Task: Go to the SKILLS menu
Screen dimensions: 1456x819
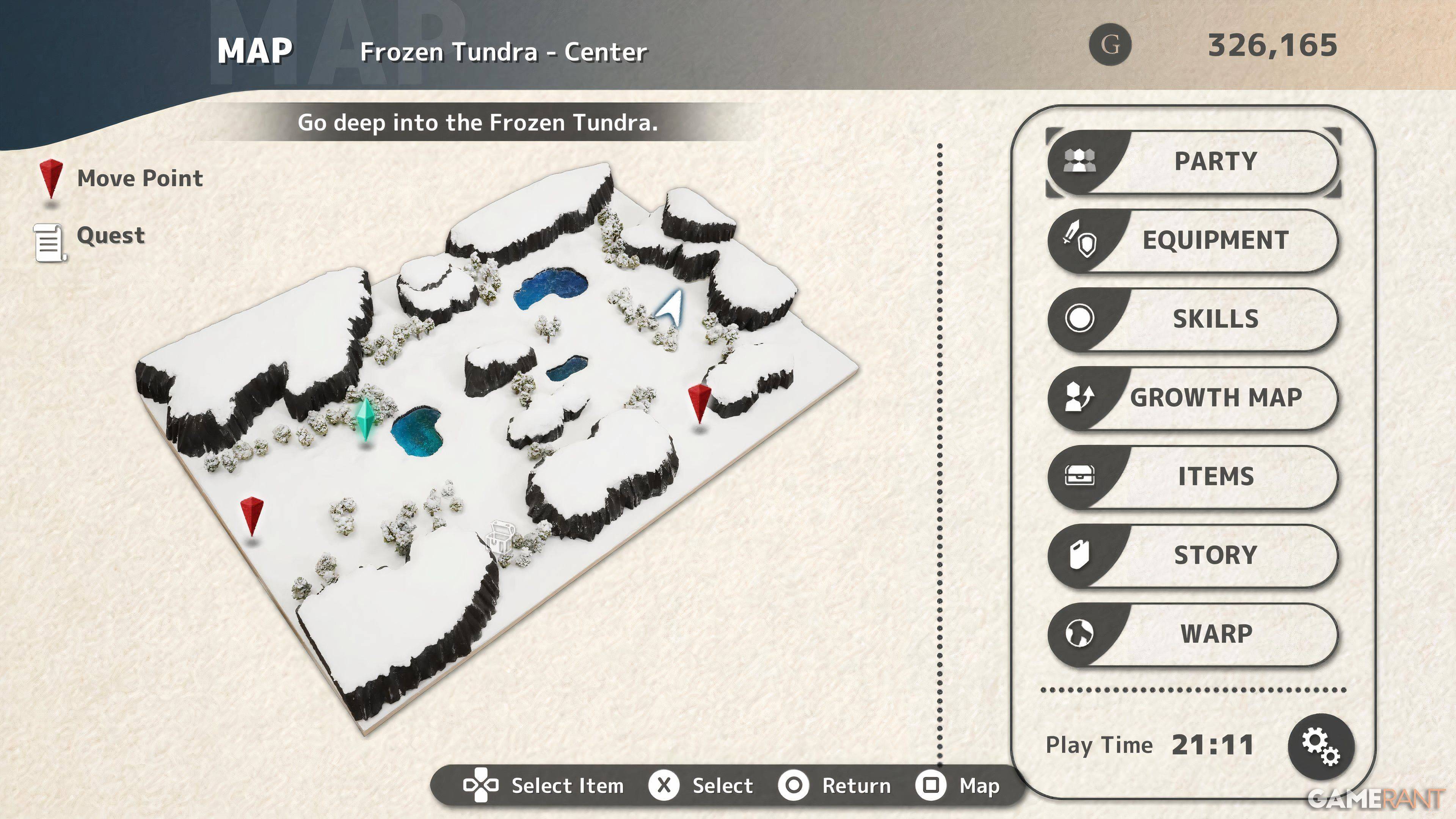Action: click(x=1192, y=319)
